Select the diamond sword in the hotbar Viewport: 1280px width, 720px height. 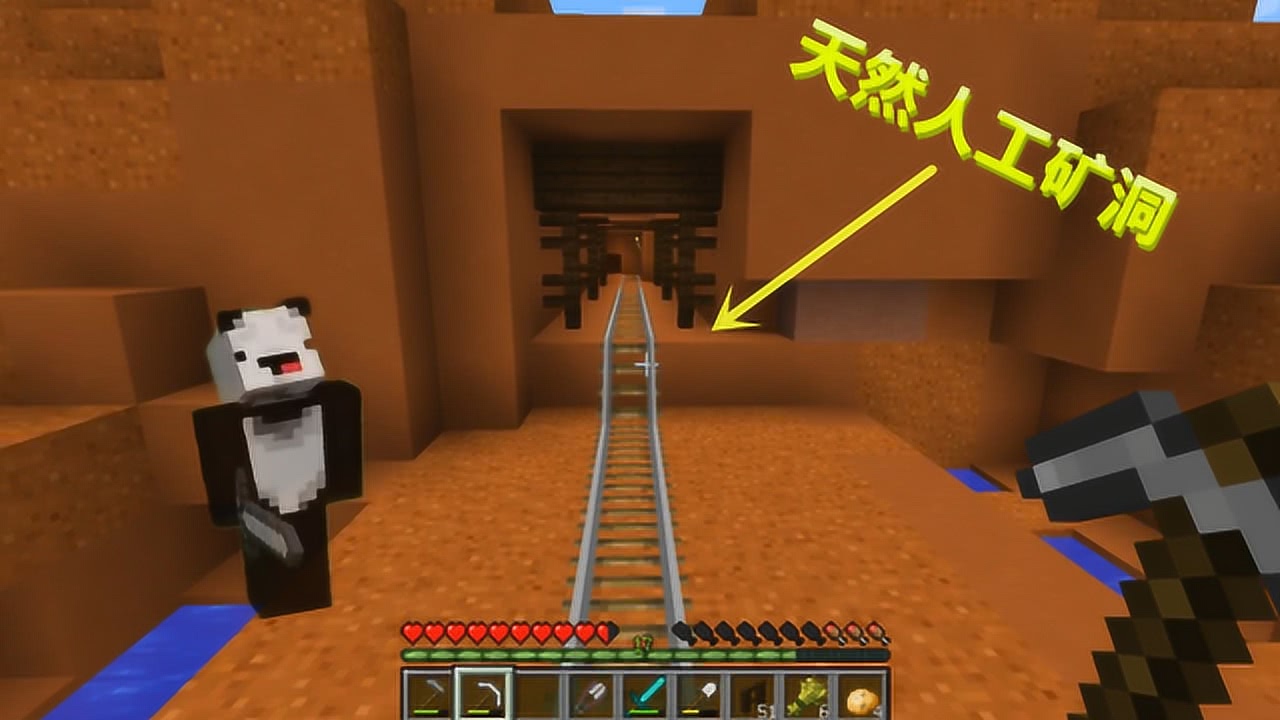(x=646, y=690)
